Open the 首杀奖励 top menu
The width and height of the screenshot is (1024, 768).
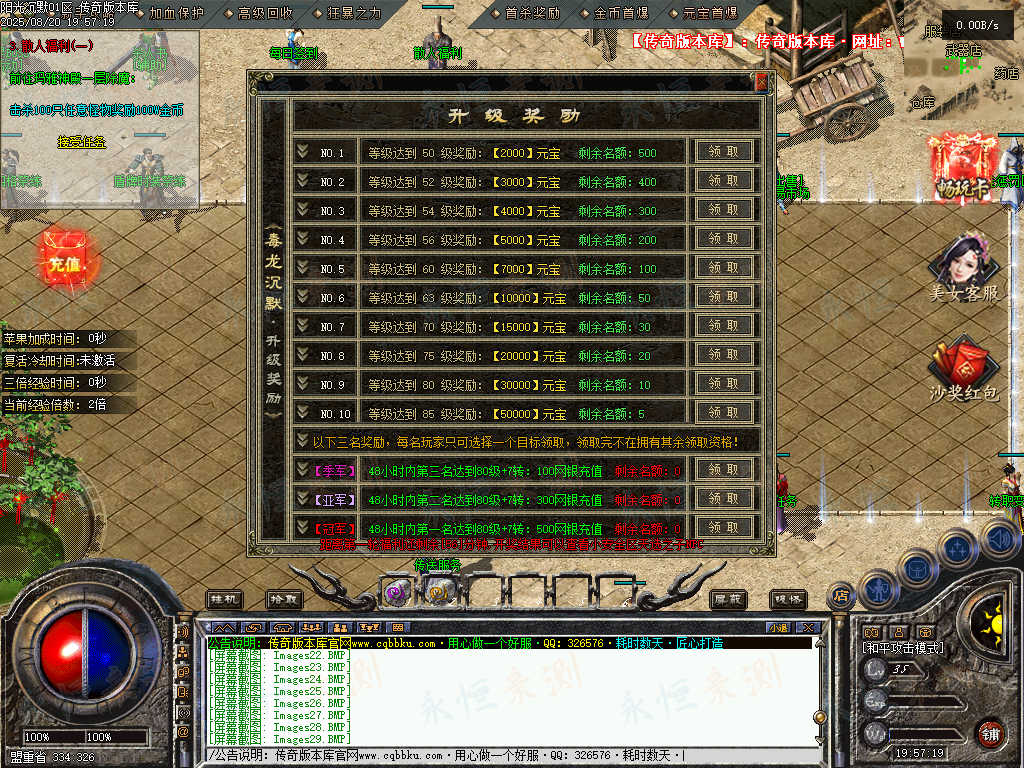click(532, 13)
